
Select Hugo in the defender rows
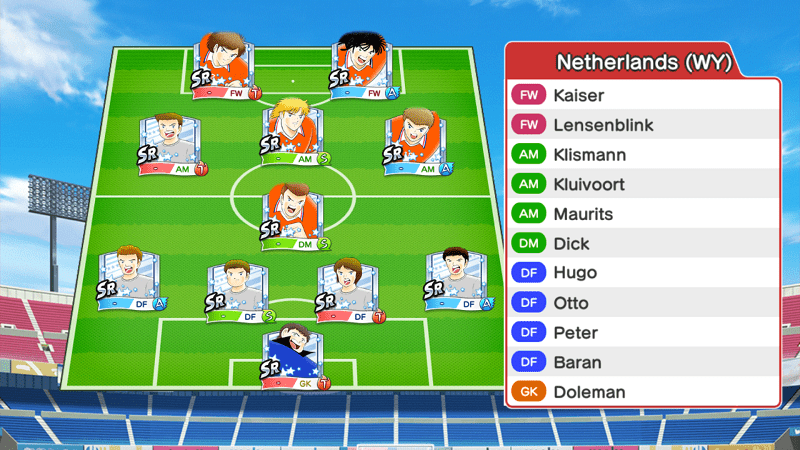click(x=642, y=273)
